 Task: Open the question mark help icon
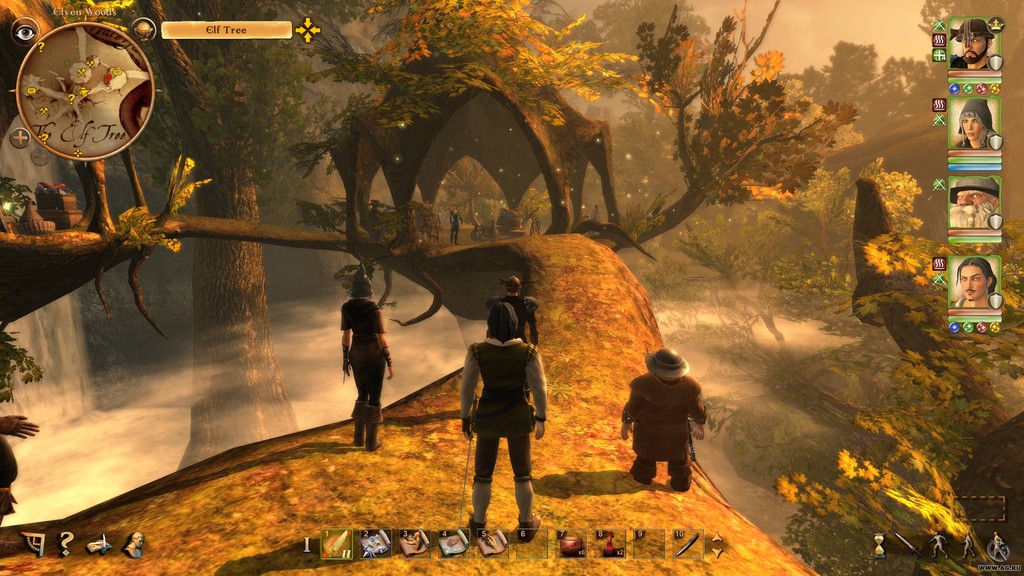65,544
